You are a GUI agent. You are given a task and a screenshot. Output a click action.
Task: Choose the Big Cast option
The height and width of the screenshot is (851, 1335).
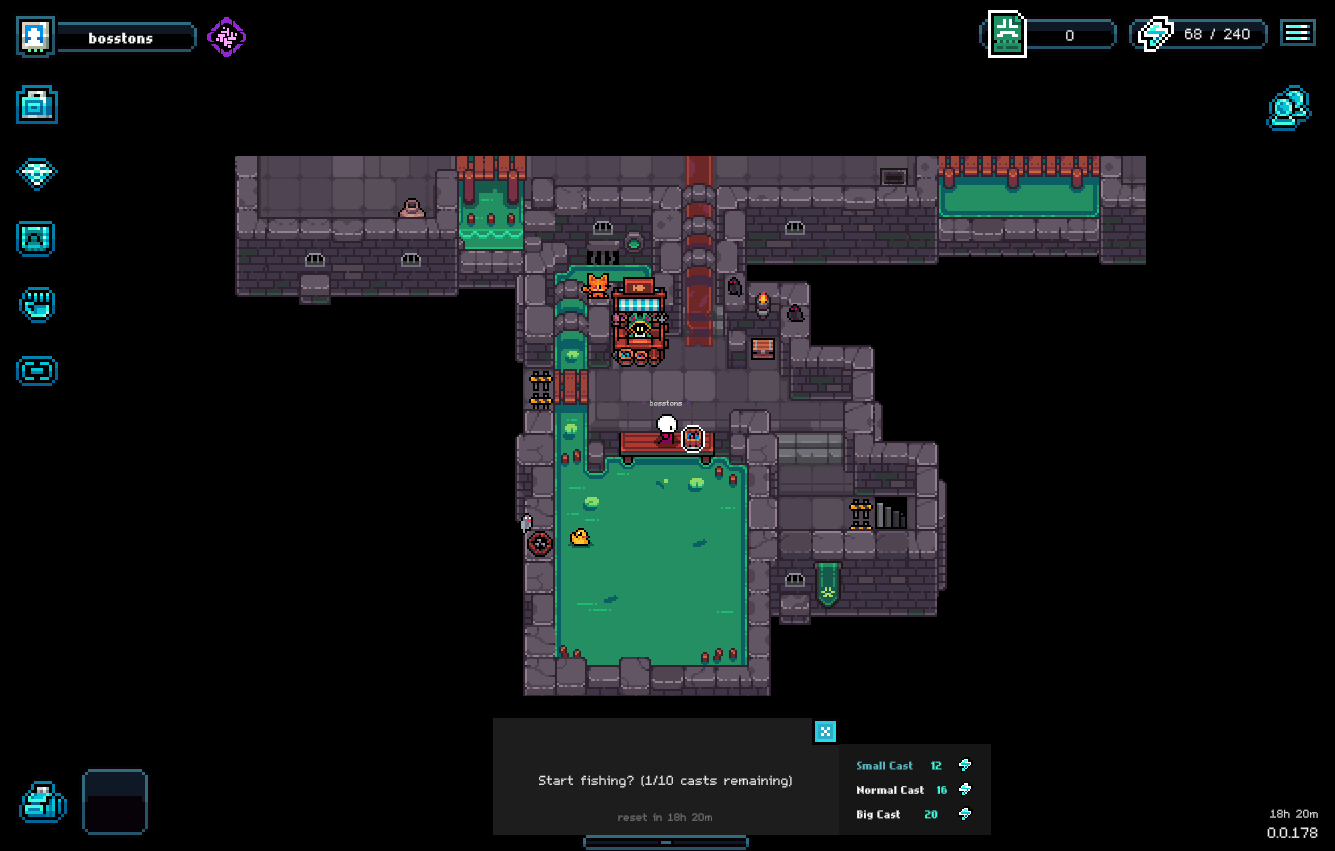click(x=899, y=815)
